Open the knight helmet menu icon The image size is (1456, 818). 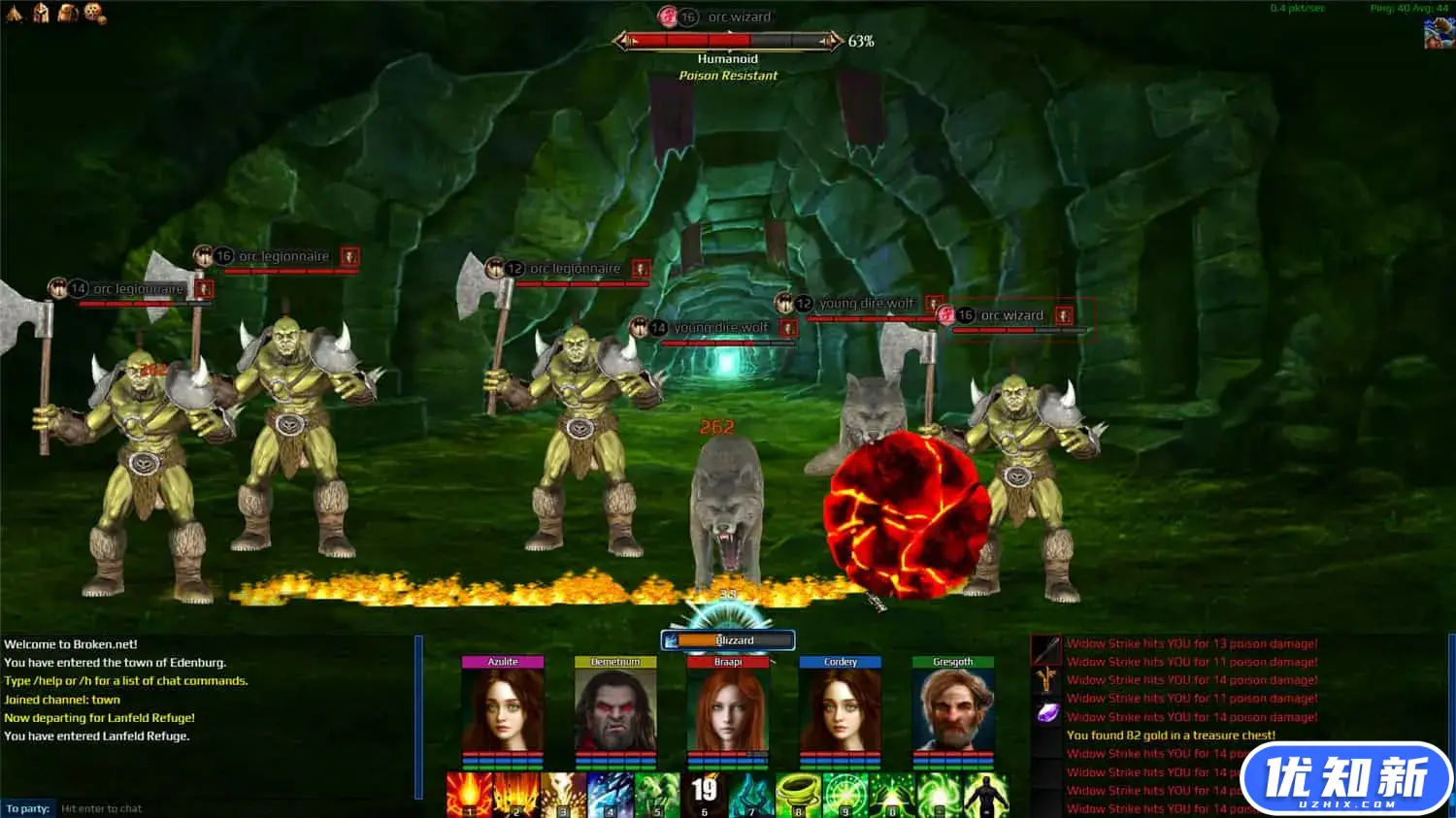[x=41, y=13]
